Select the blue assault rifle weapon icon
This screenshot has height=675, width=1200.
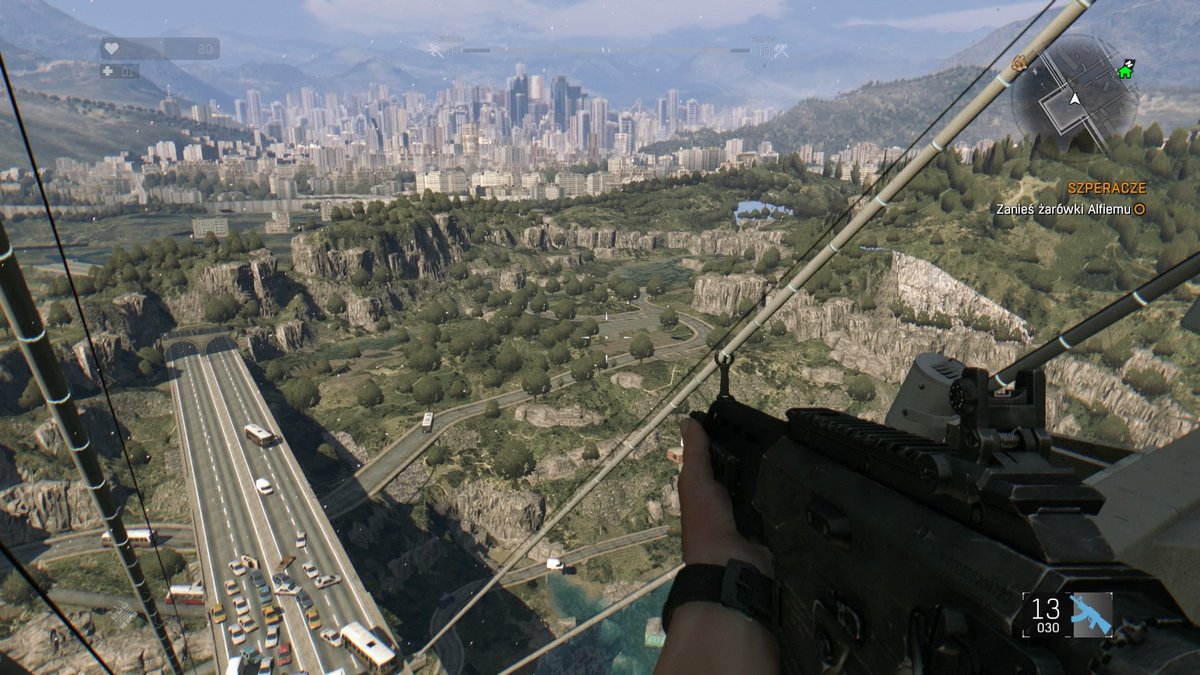point(1091,614)
